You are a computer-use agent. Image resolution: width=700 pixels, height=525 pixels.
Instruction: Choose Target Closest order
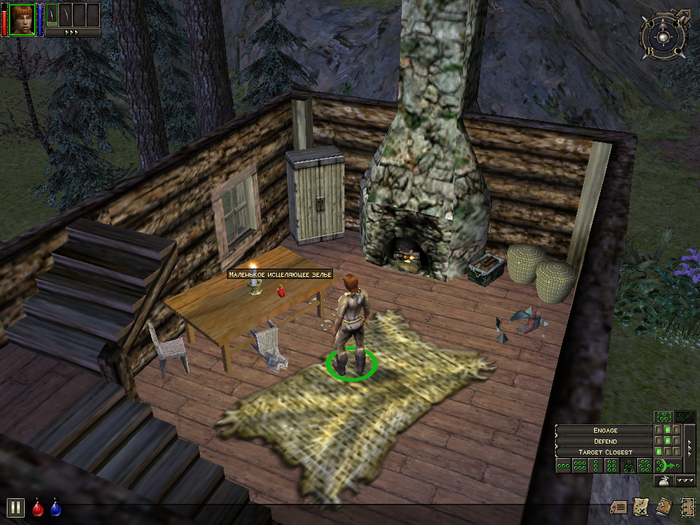click(x=605, y=452)
